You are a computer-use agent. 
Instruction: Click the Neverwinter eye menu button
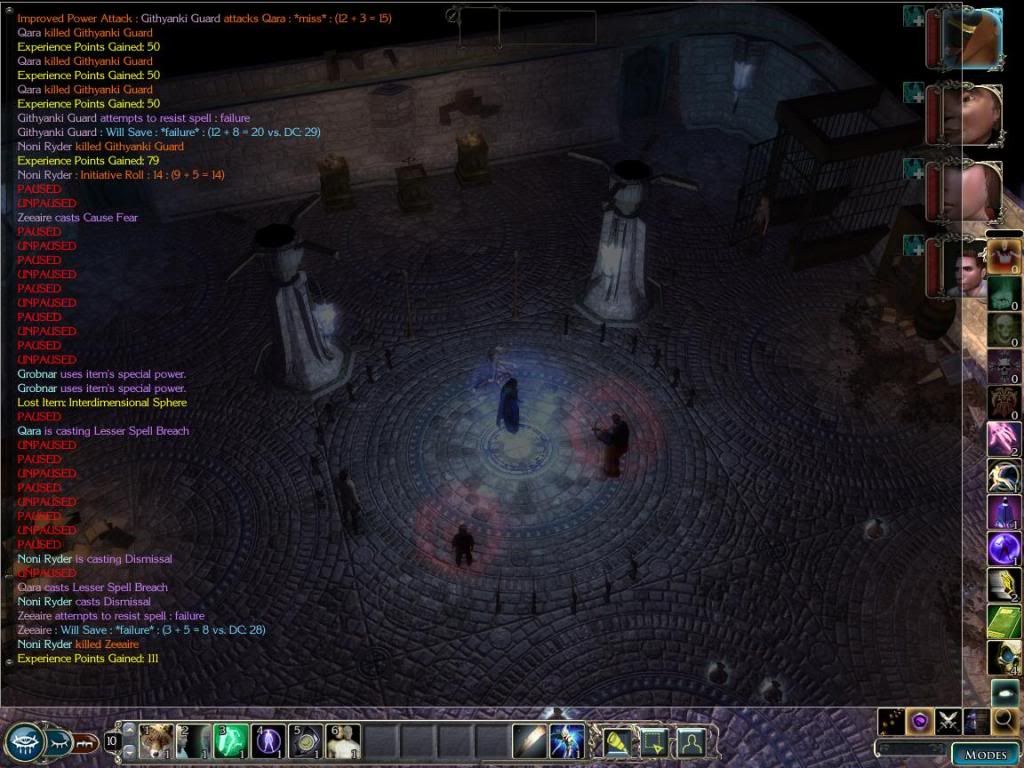(x=23, y=742)
